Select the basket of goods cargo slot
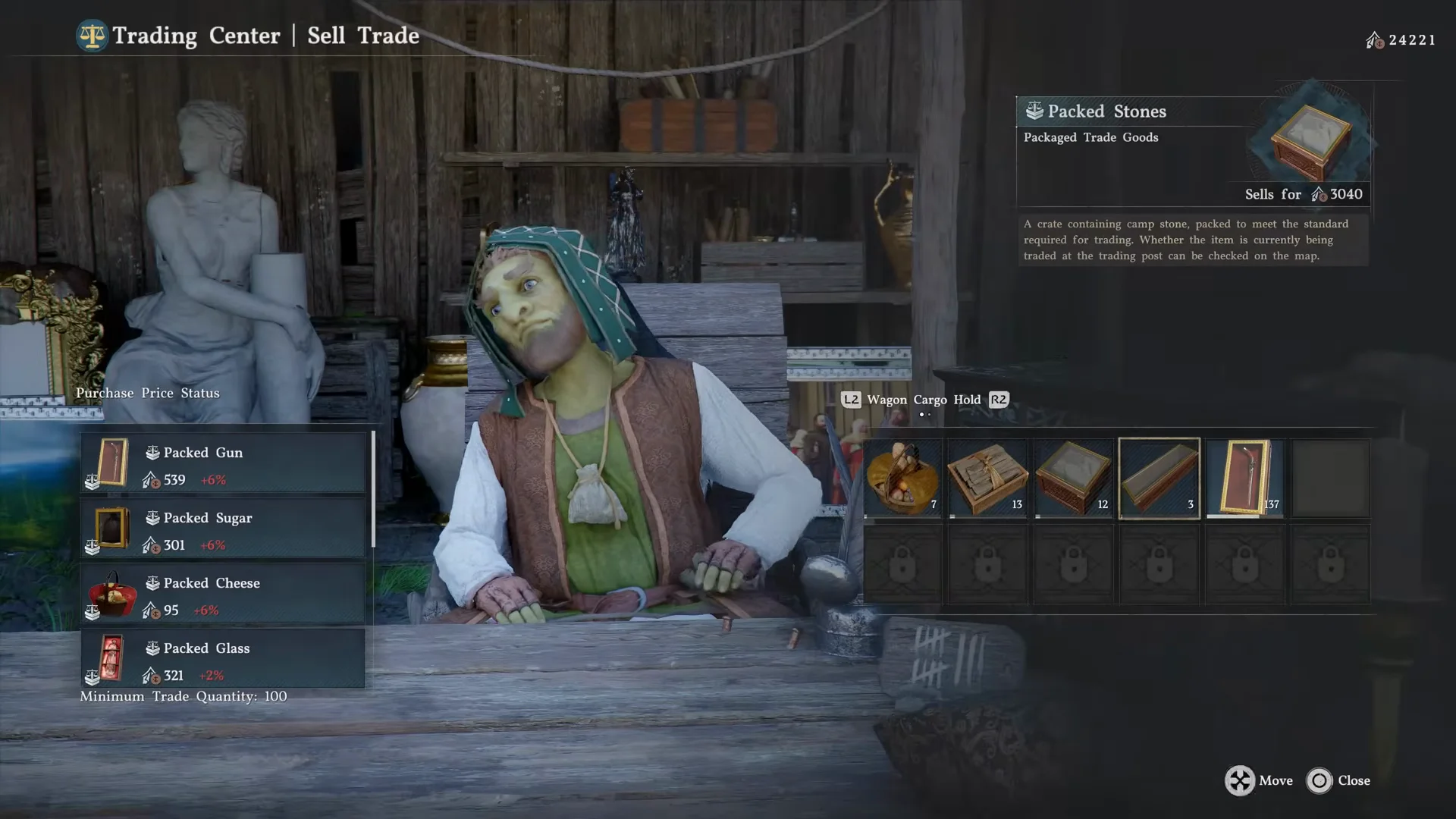 pyautogui.click(x=902, y=478)
